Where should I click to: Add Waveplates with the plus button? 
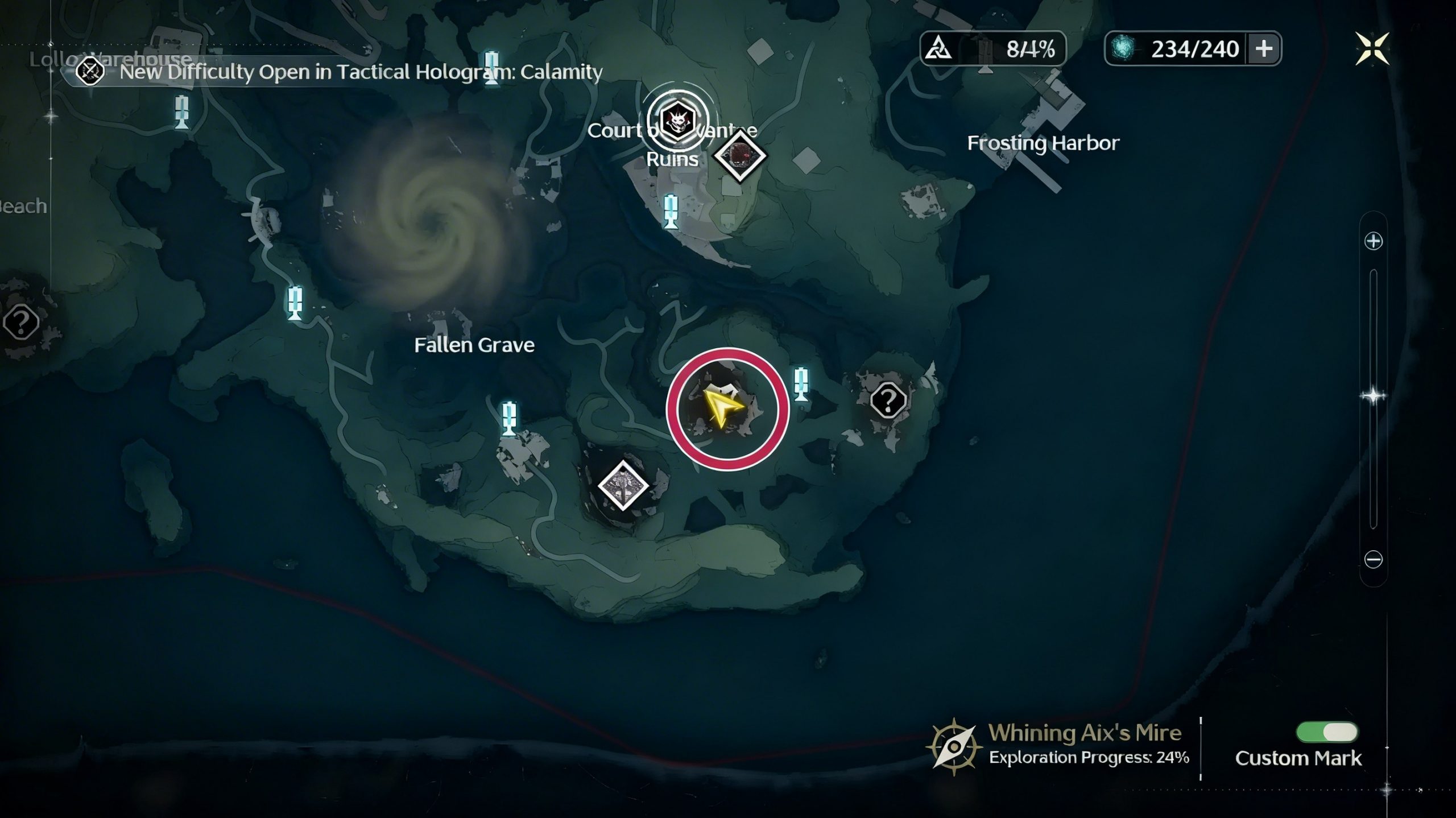pos(1264,49)
